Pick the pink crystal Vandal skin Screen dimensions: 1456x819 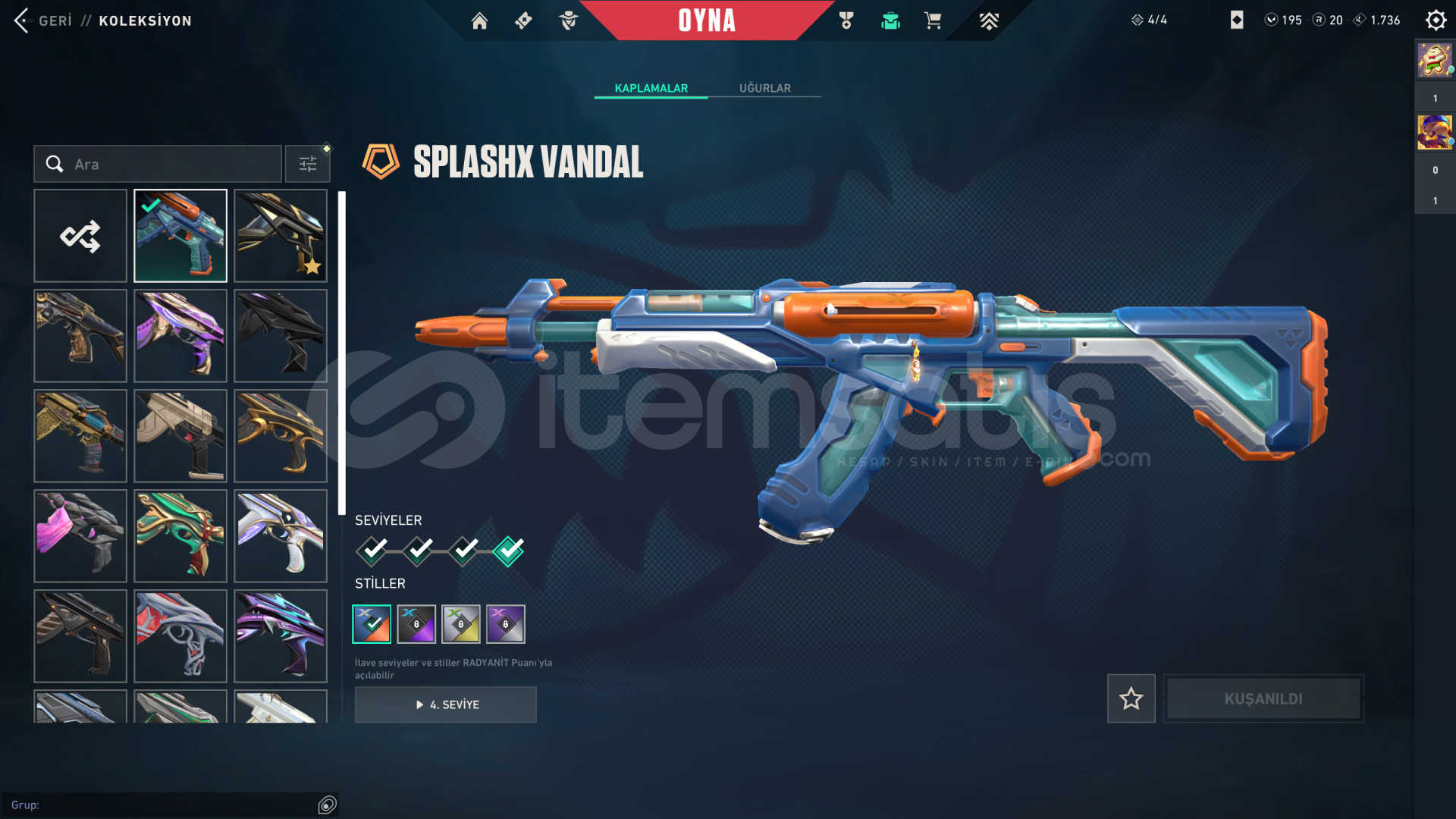[80, 536]
